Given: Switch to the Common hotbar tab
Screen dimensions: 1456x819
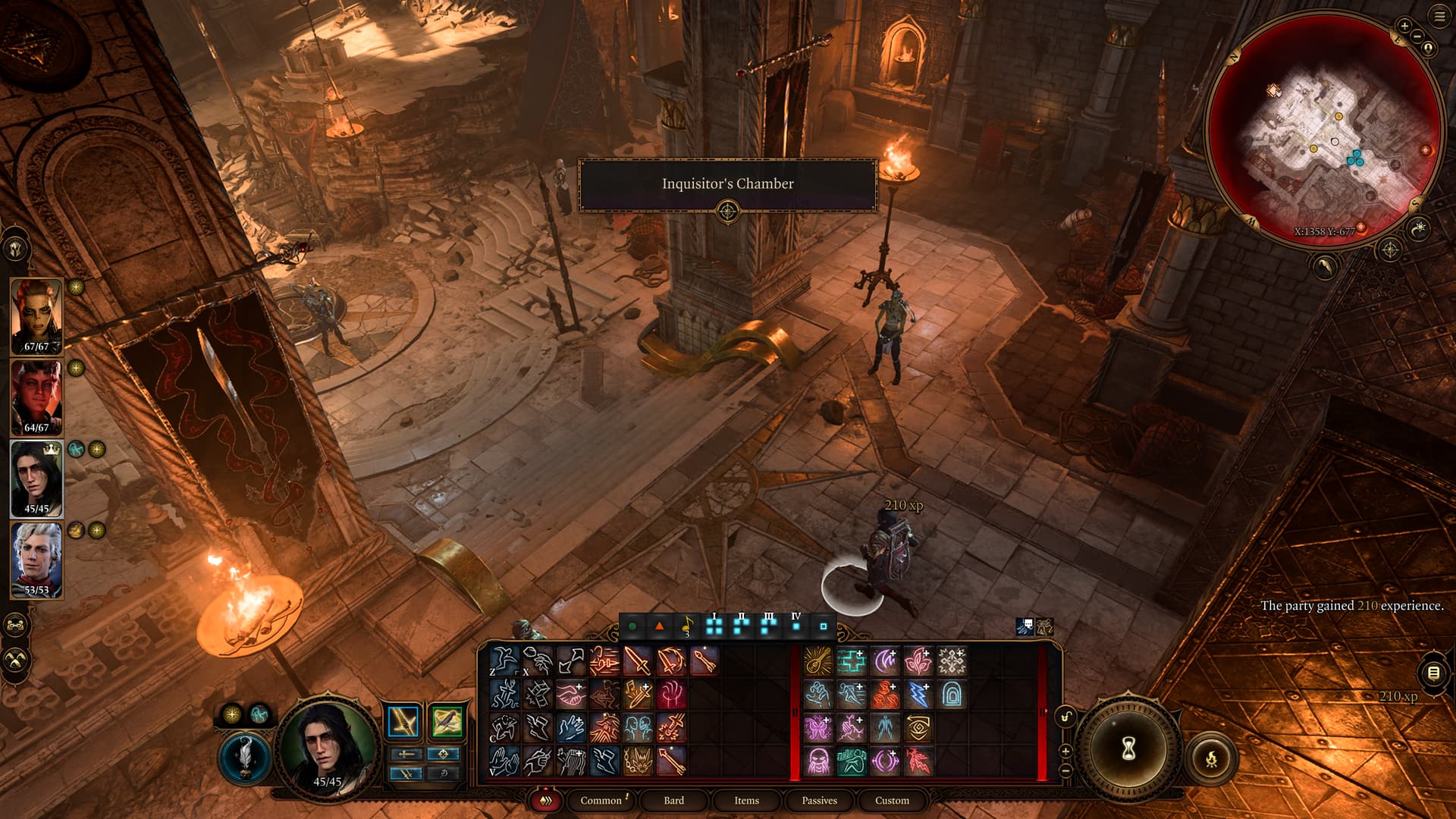Looking at the screenshot, I should click(x=601, y=800).
